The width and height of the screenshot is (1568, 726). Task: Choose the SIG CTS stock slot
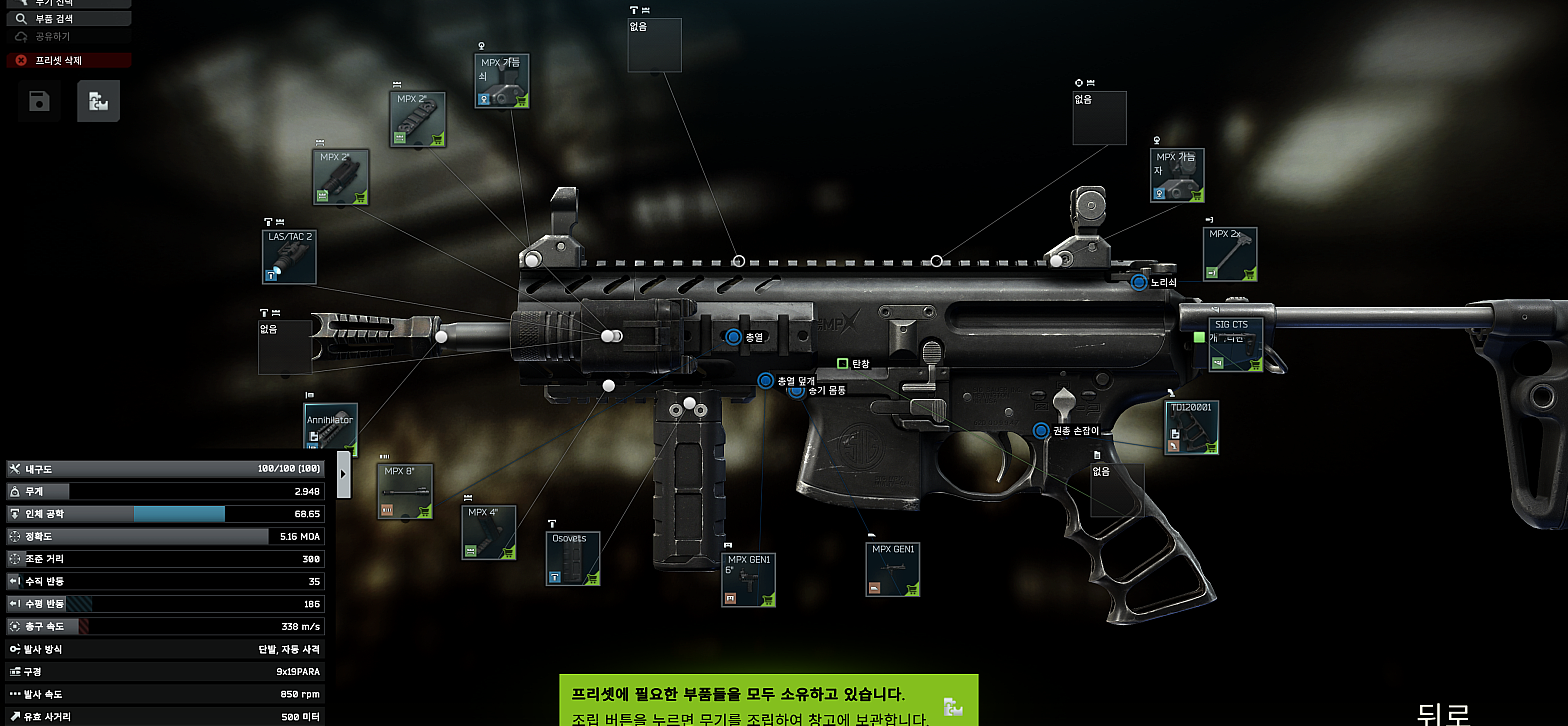coord(1235,344)
